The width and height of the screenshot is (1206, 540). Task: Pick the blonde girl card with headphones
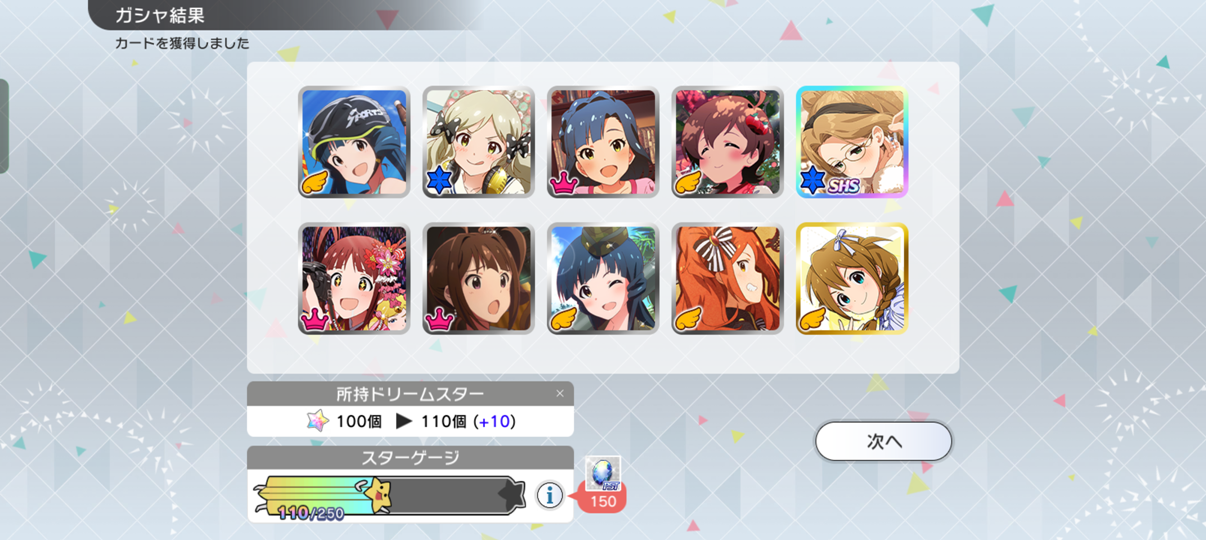(x=478, y=141)
